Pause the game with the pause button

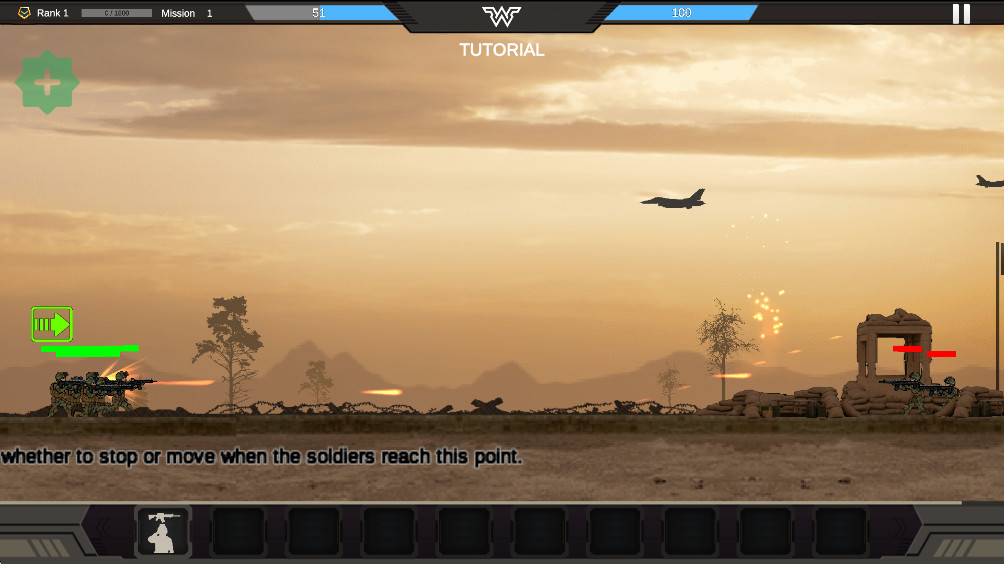click(961, 14)
